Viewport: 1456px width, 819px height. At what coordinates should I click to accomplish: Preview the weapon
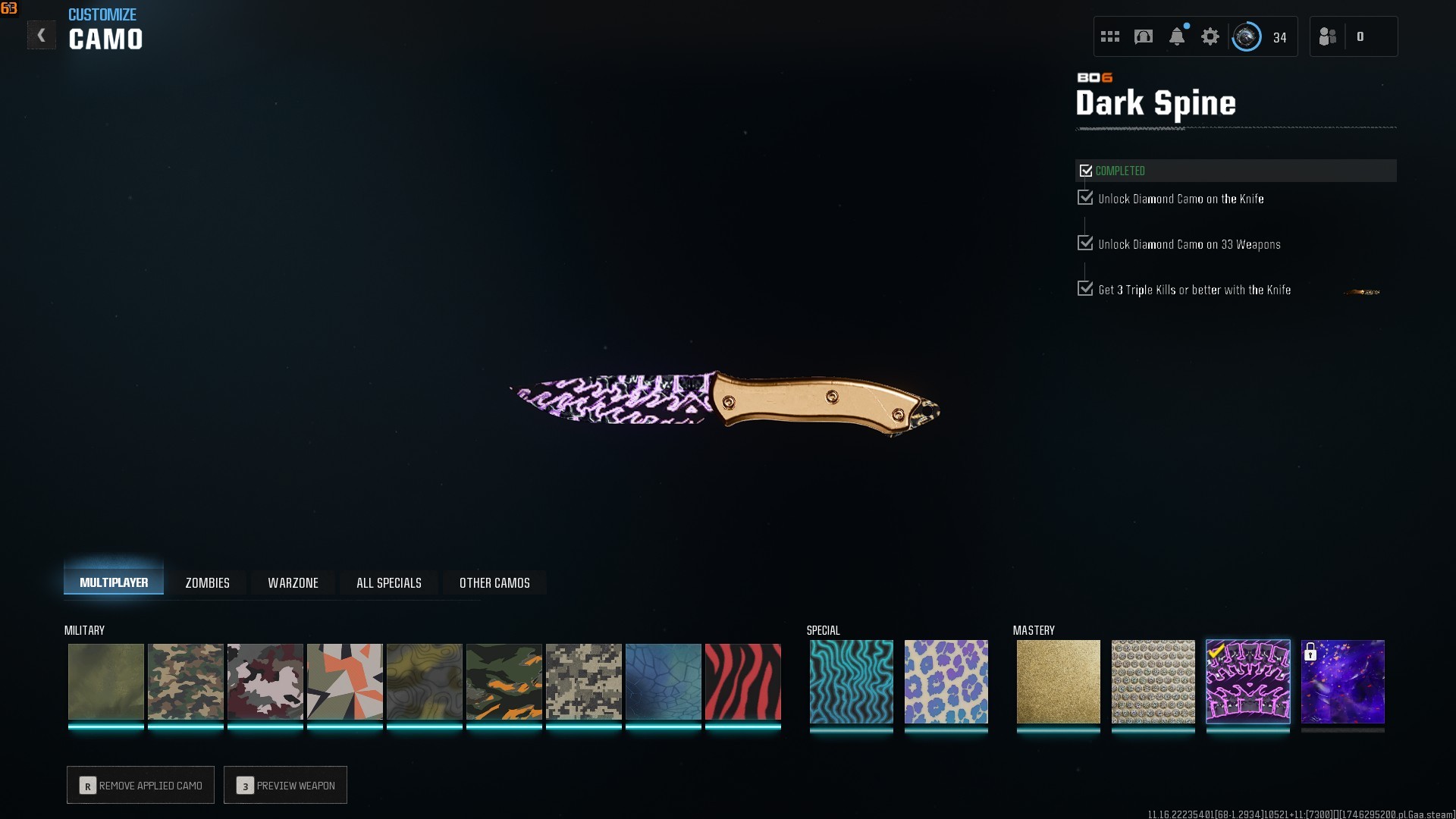(285, 785)
